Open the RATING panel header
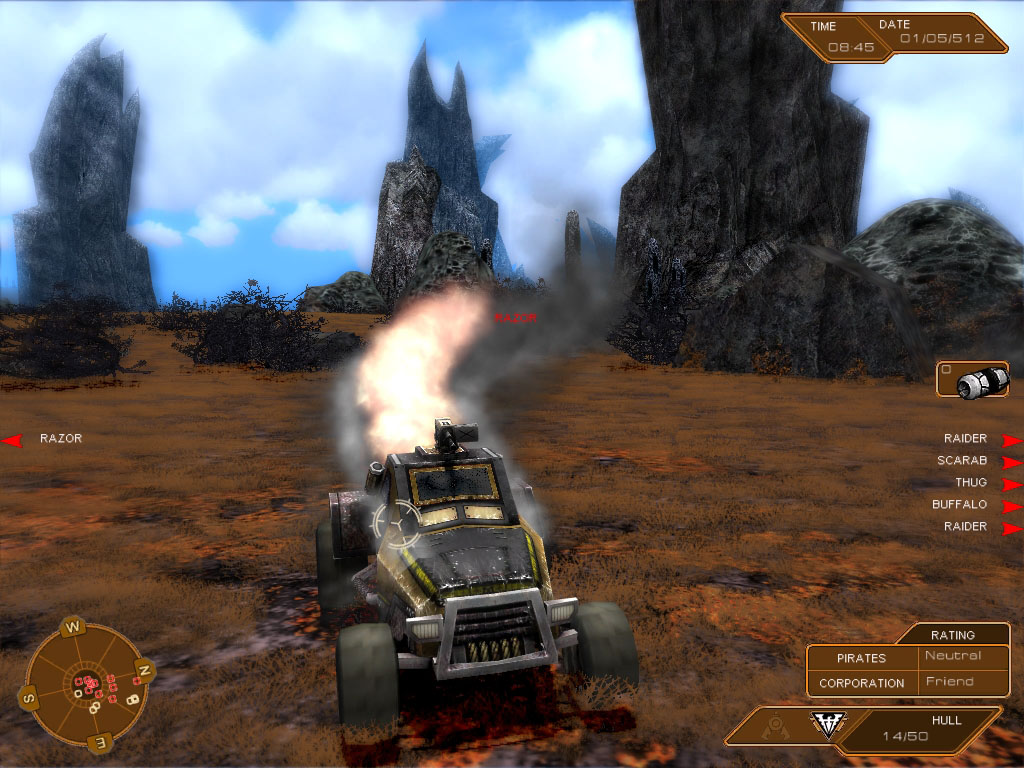This screenshot has height=768, width=1024. coord(952,634)
